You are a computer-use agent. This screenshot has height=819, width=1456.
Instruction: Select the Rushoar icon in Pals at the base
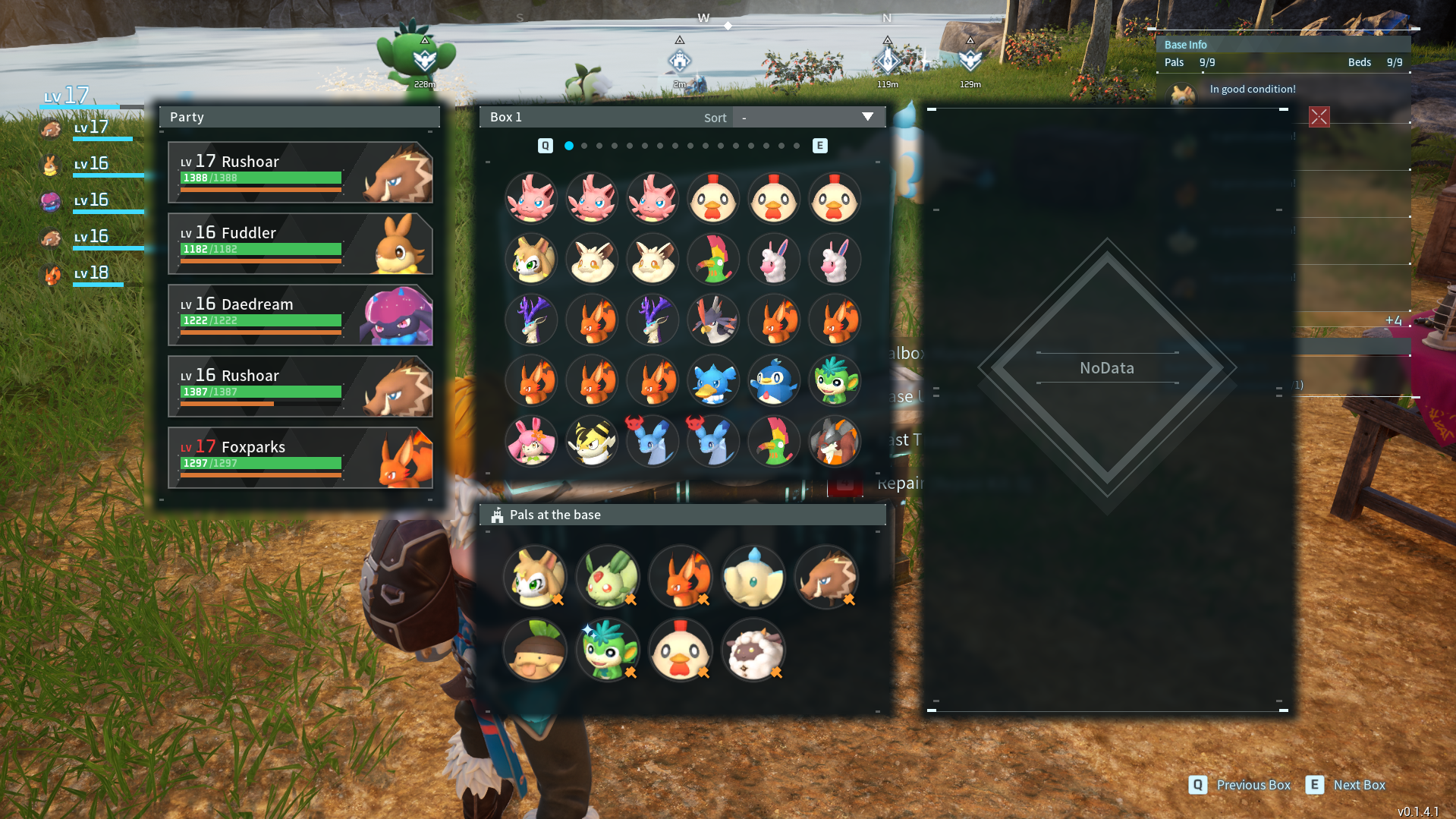coord(825,577)
